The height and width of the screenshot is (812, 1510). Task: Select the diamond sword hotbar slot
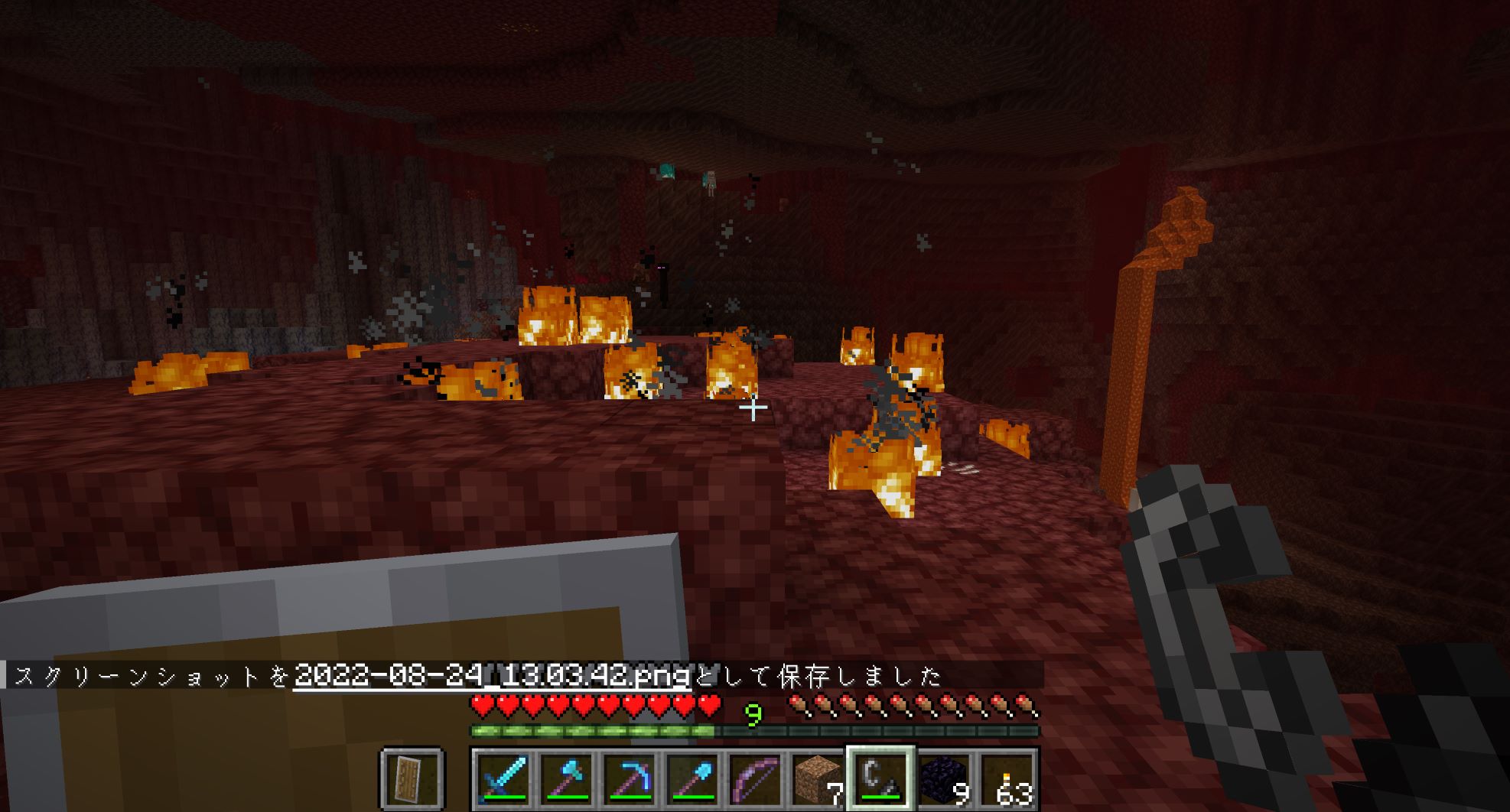click(x=503, y=779)
